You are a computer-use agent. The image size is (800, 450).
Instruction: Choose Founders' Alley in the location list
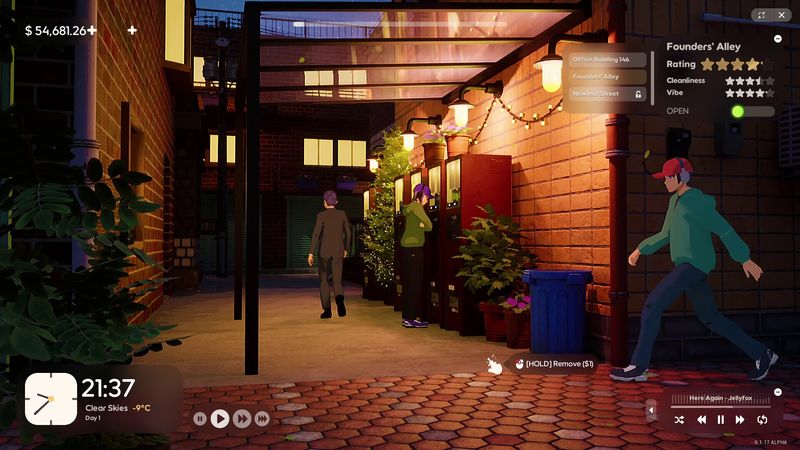pyautogui.click(x=608, y=76)
